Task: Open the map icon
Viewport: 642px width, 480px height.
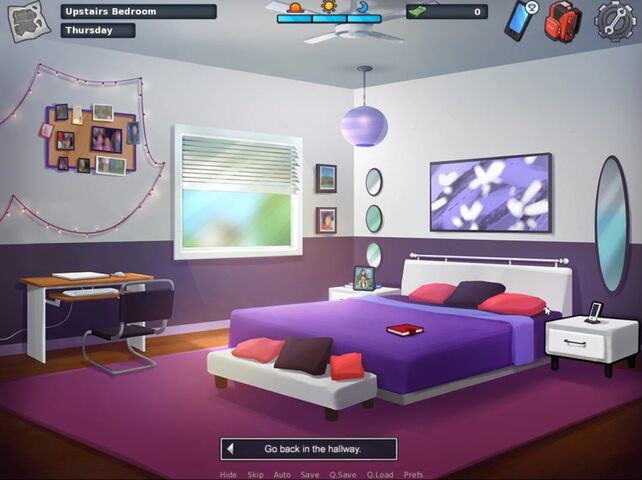Action: pos(29,20)
